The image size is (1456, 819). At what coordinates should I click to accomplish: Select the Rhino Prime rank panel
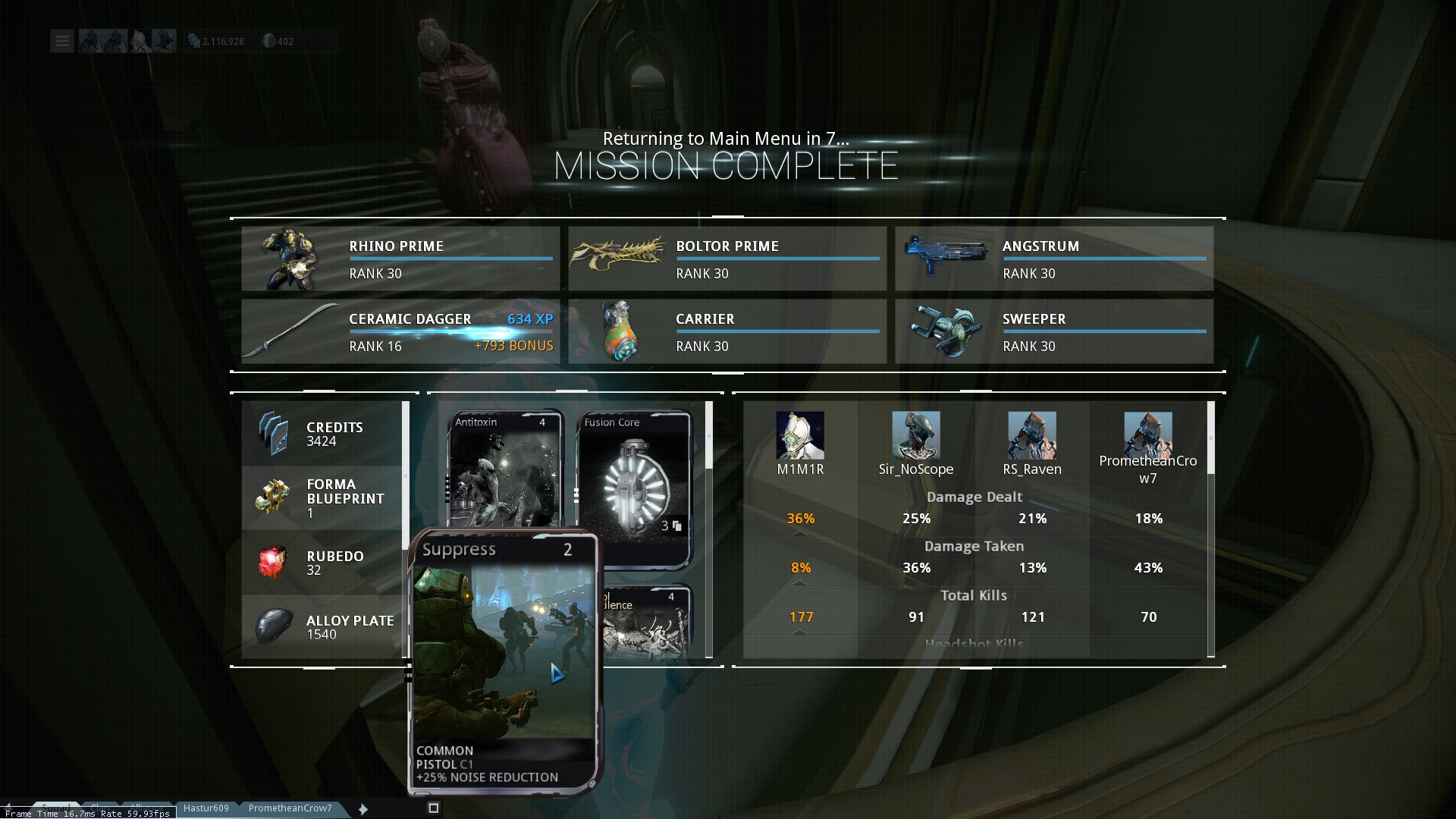400,259
